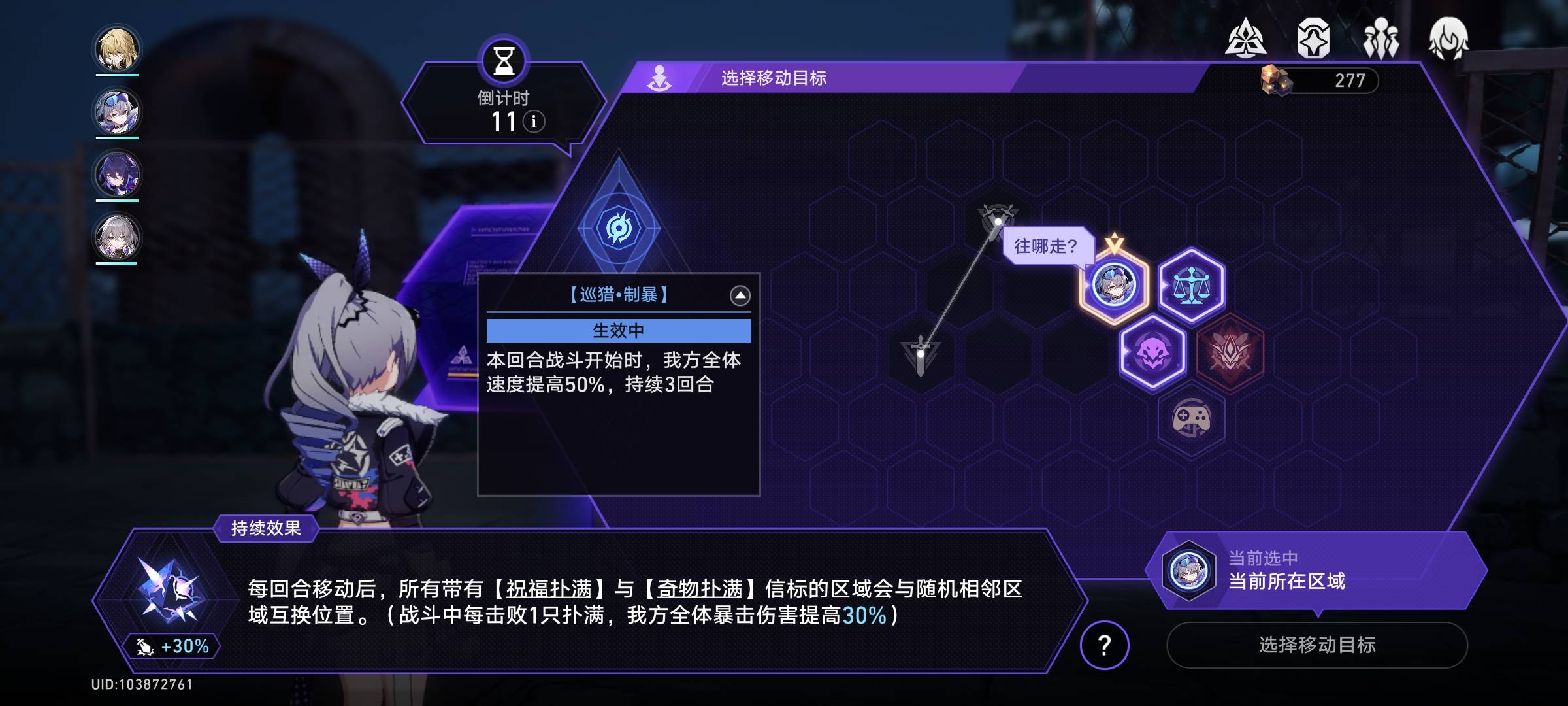Screen dimensions: 1568x706
Task: Click the cosmic fragments currency counter
Action: (x=1320, y=80)
